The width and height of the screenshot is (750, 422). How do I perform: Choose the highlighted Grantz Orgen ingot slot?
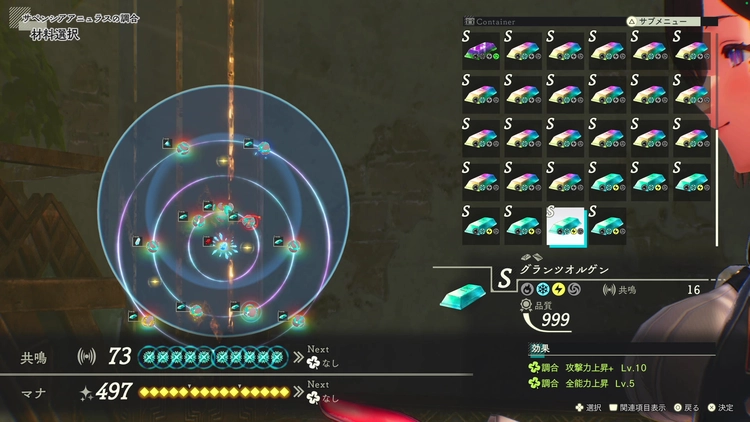[567, 226]
